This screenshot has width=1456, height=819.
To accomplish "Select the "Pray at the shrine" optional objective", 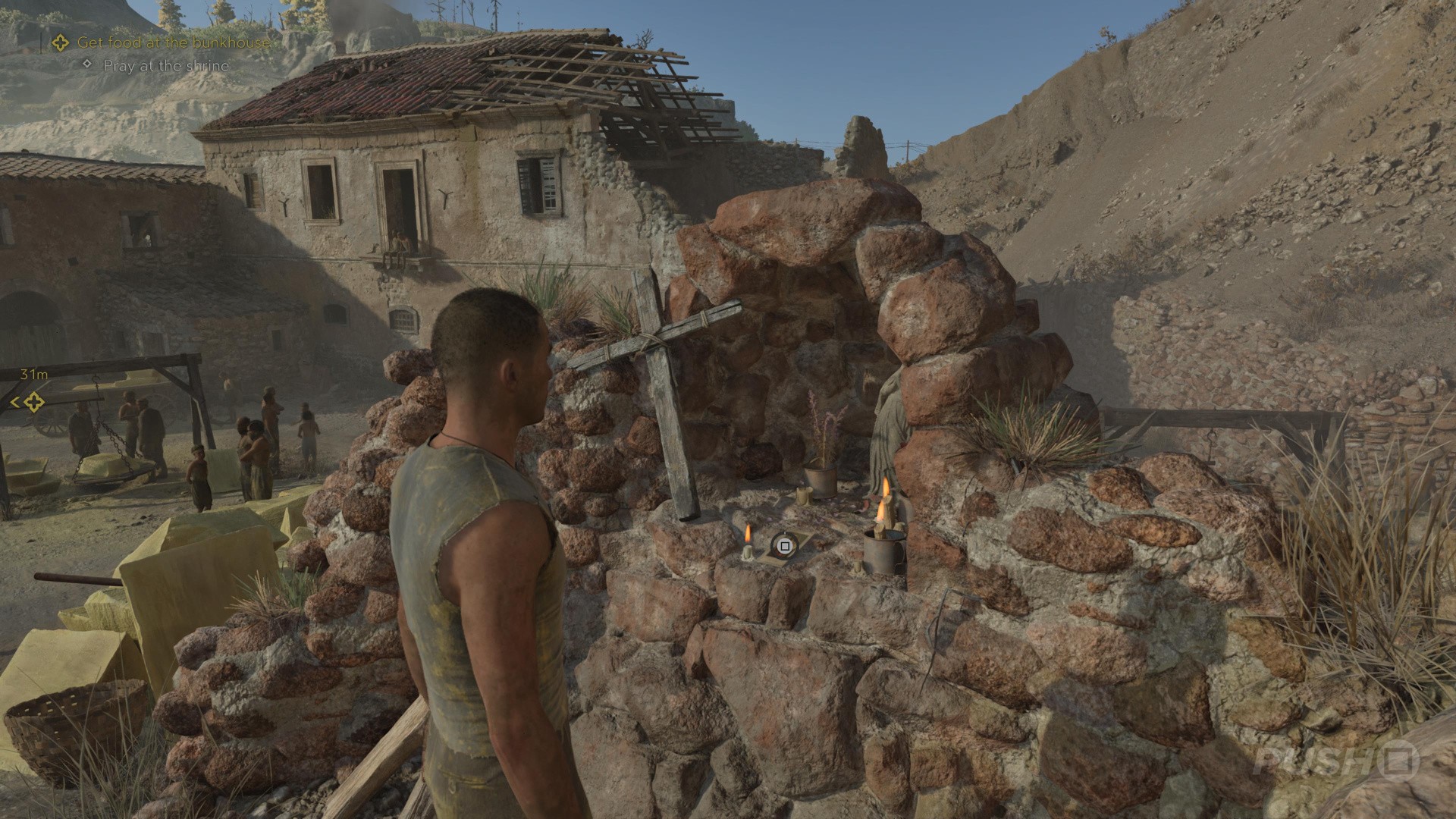I will coord(165,66).
